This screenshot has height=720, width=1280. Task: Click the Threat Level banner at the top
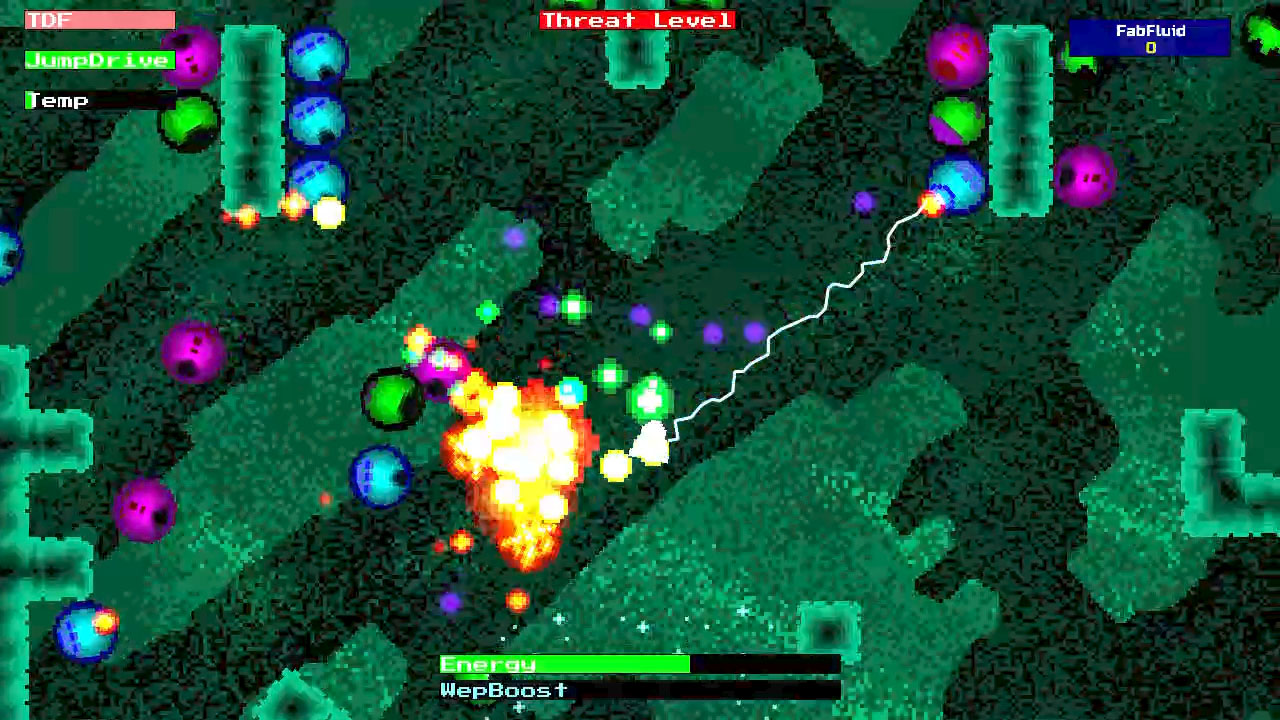(636, 20)
